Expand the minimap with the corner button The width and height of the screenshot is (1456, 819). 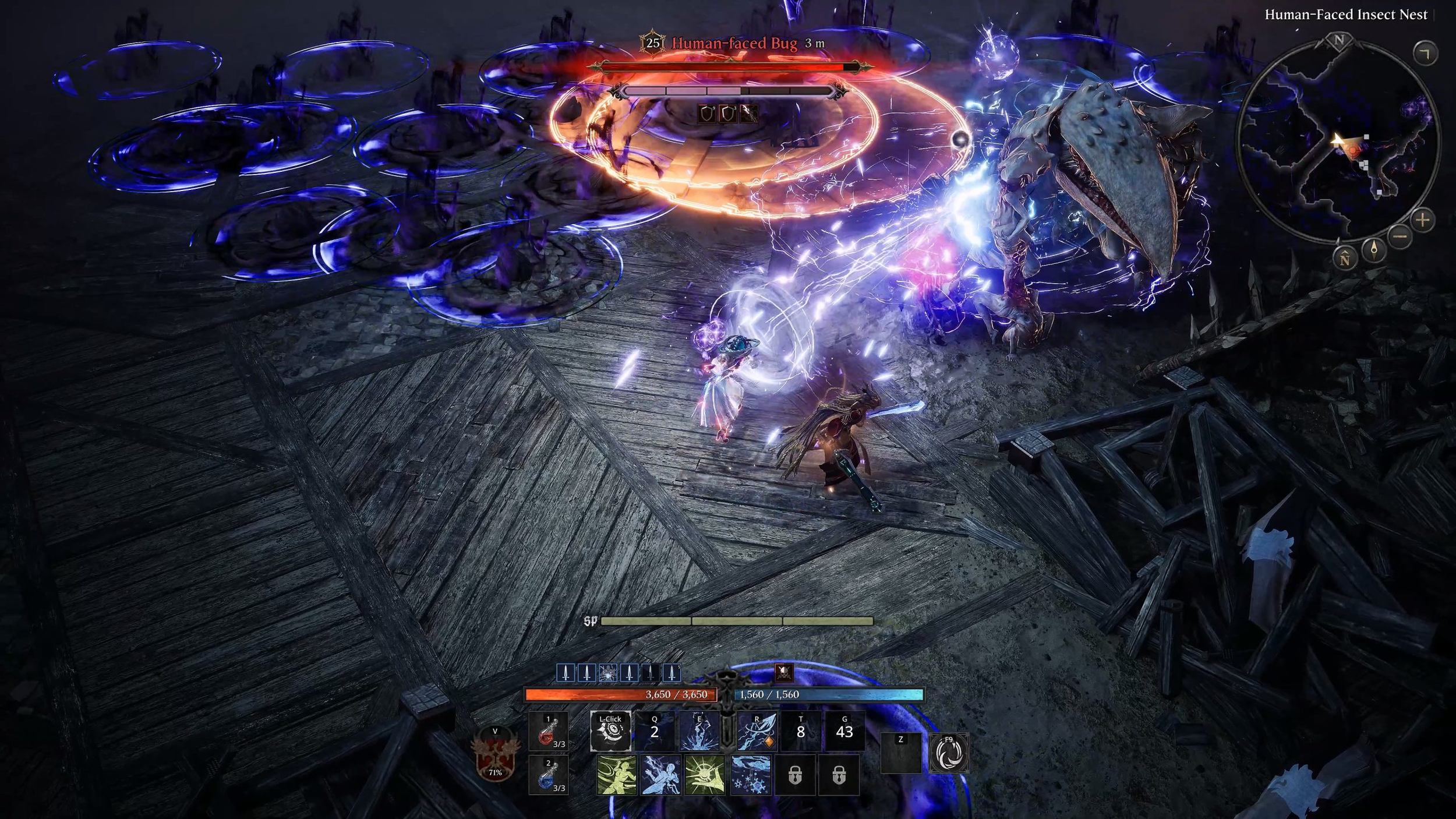click(1425, 54)
